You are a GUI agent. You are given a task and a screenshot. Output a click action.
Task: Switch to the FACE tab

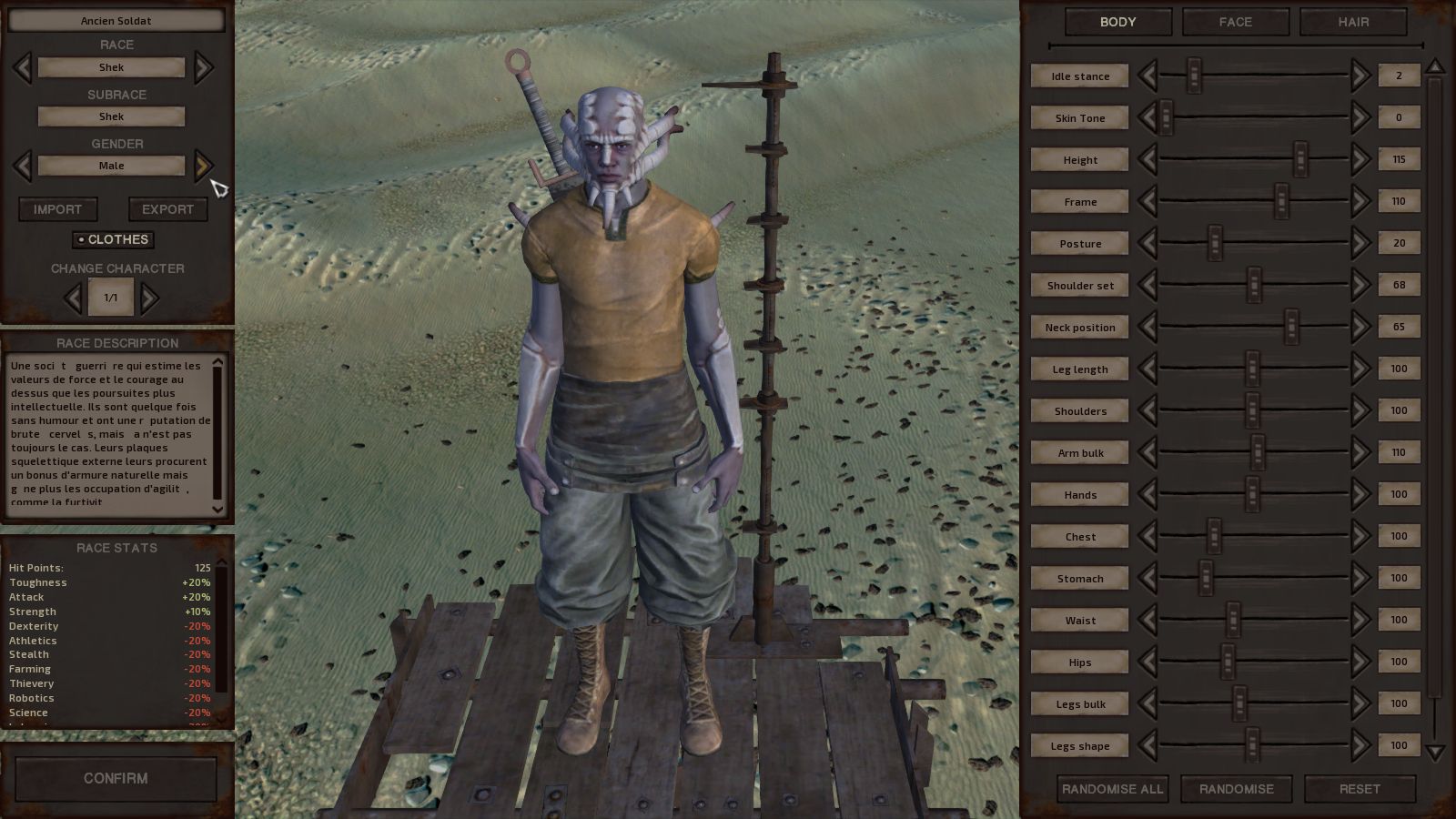click(x=1235, y=22)
